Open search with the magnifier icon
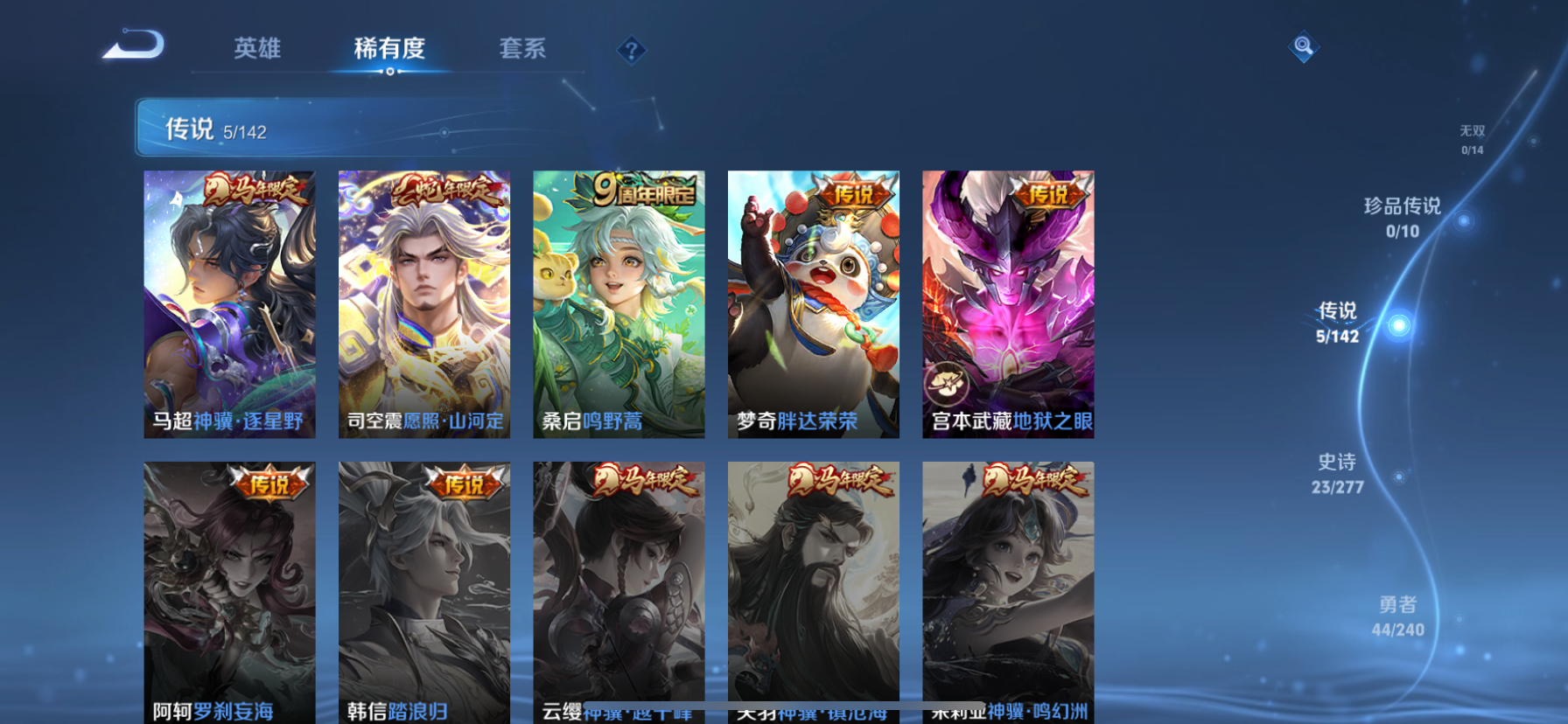1568x724 pixels. [1303, 45]
